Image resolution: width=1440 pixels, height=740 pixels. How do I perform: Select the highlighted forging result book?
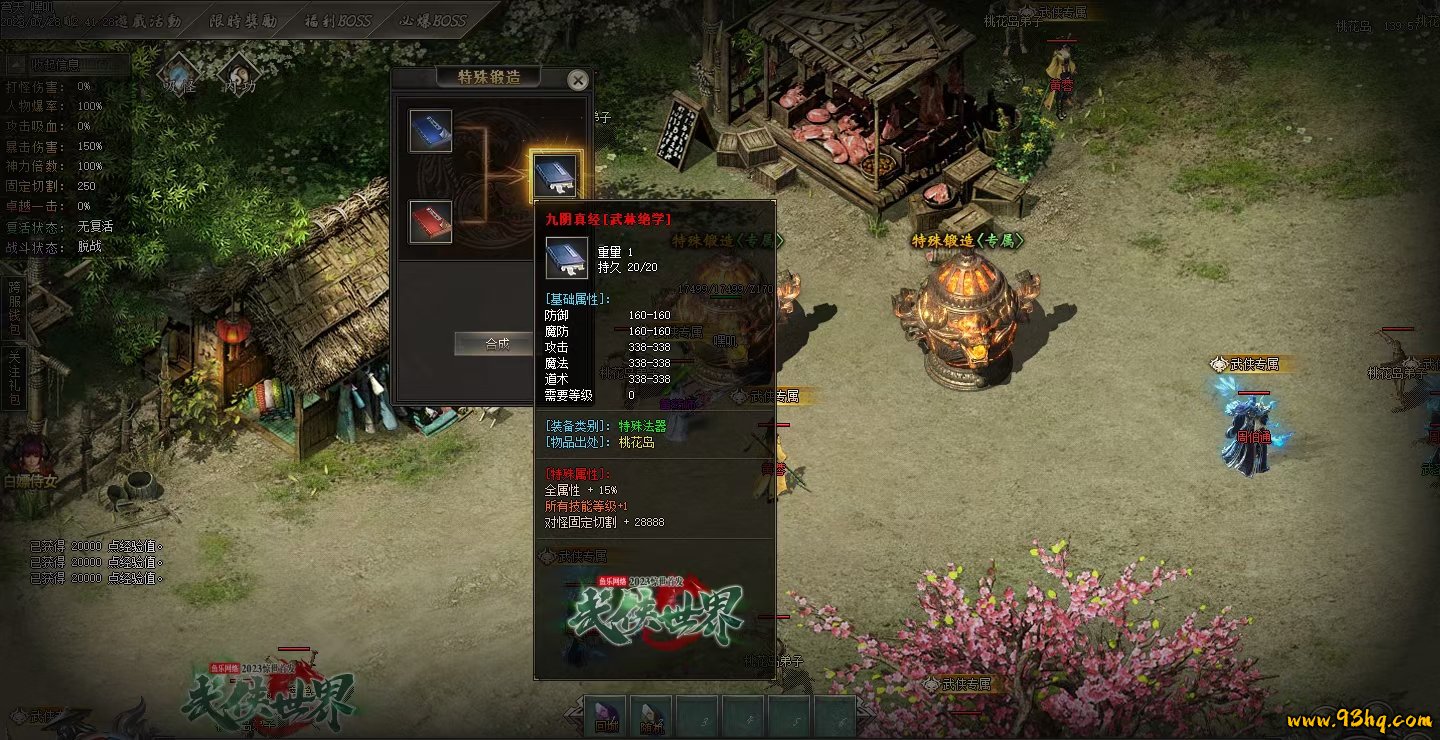555,176
